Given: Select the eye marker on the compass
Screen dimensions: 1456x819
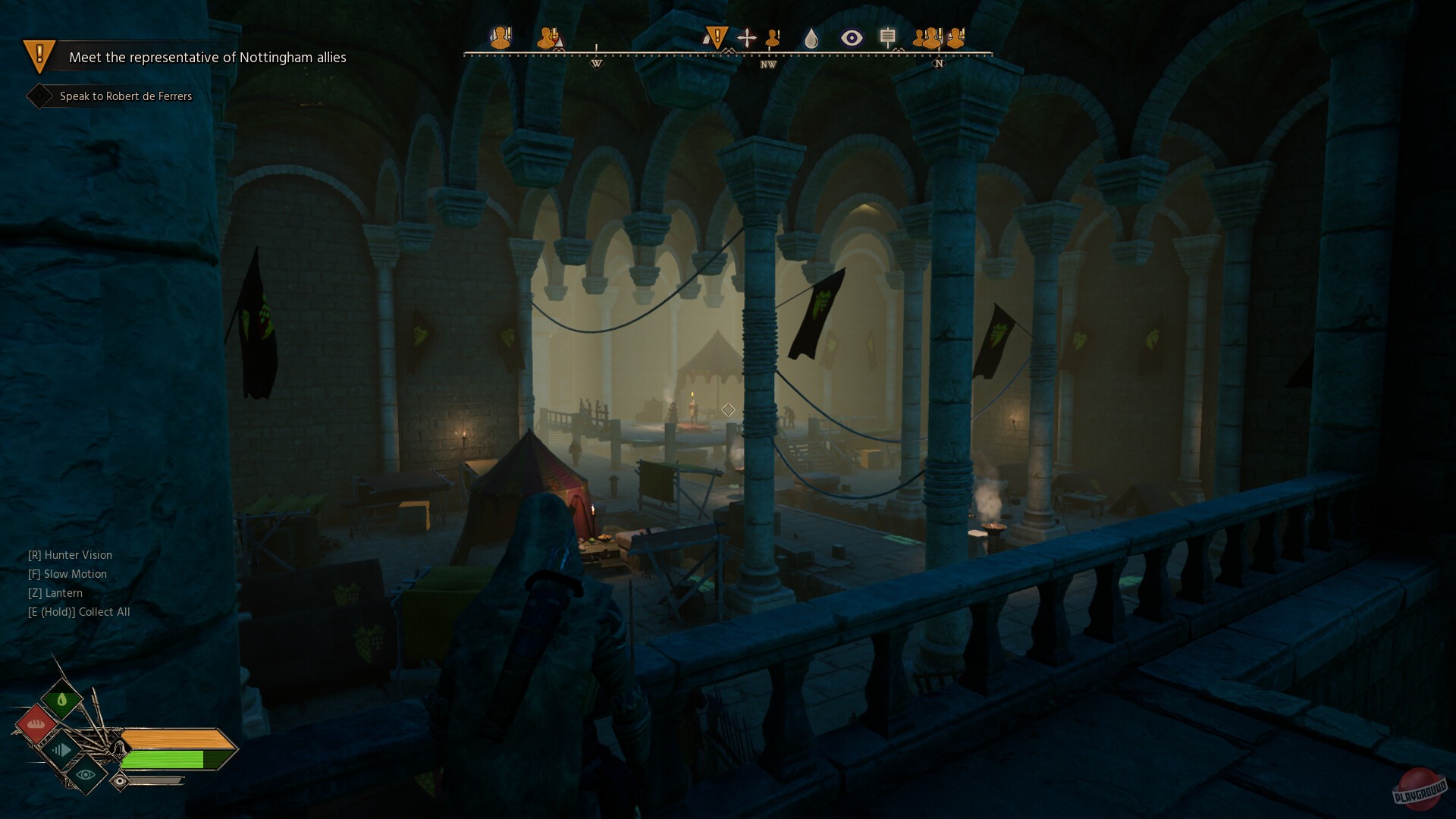Looking at the screenshot, I should point(852,38).
